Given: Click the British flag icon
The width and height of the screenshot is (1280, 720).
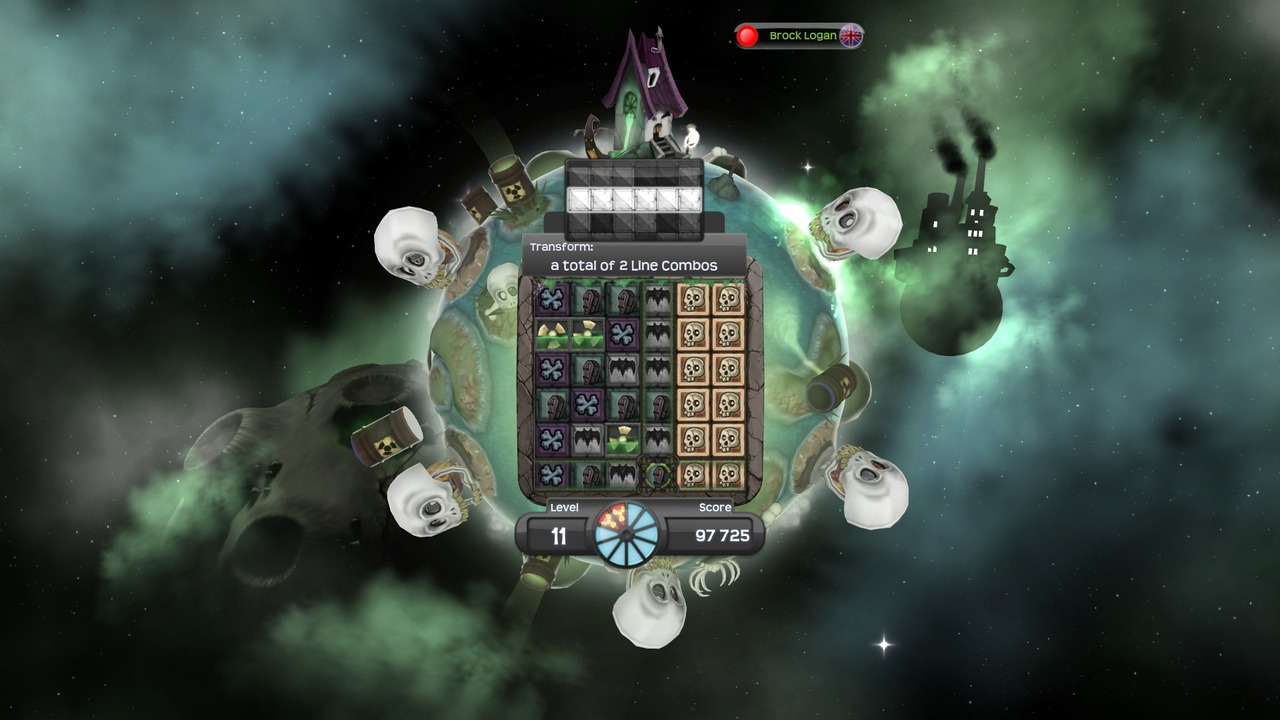Looking at the screenshot, I should pyautogui.click(x=851, y=36).
